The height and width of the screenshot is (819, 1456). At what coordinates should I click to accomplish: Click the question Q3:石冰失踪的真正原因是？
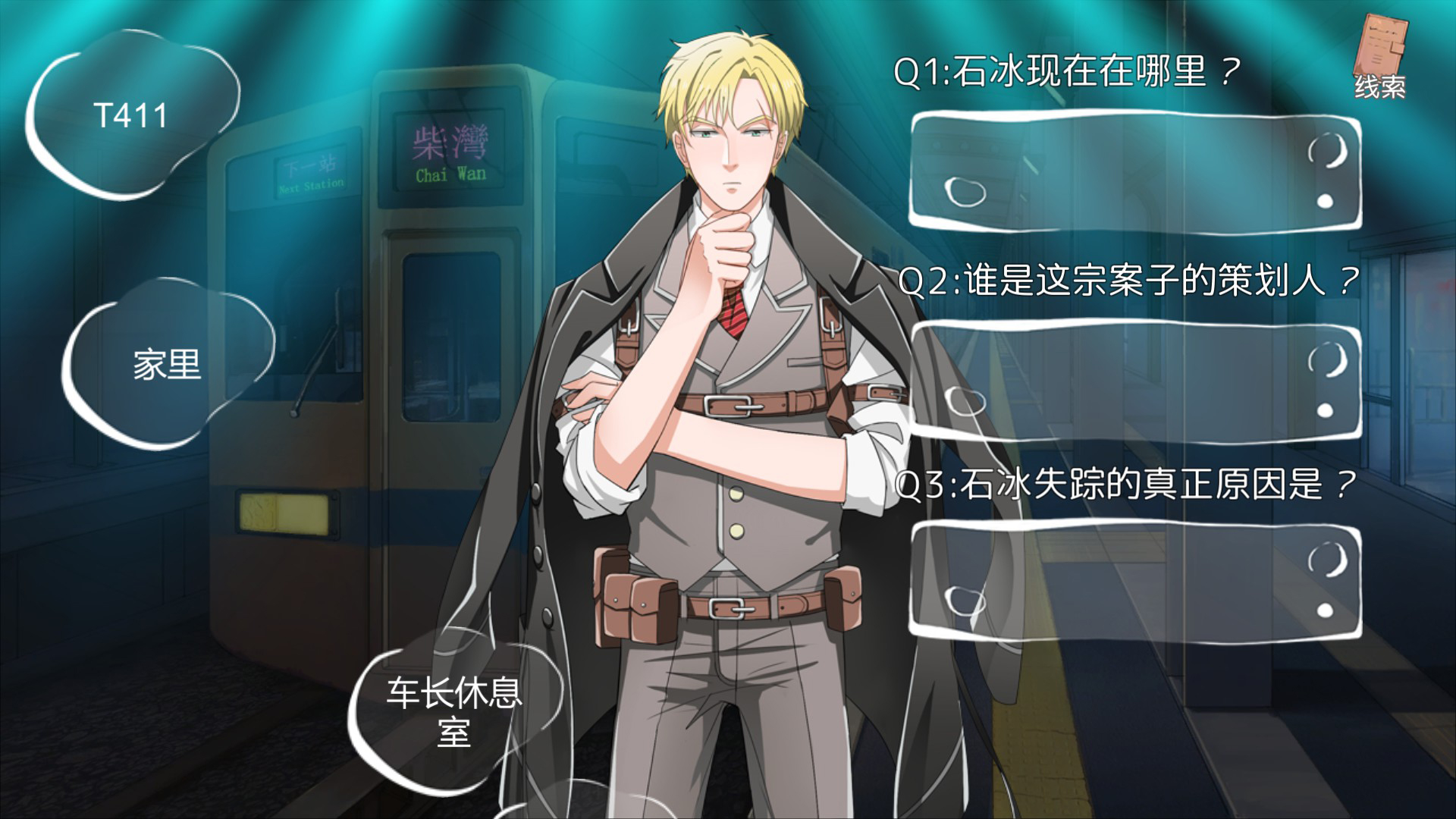click(x=1122, y=485)
